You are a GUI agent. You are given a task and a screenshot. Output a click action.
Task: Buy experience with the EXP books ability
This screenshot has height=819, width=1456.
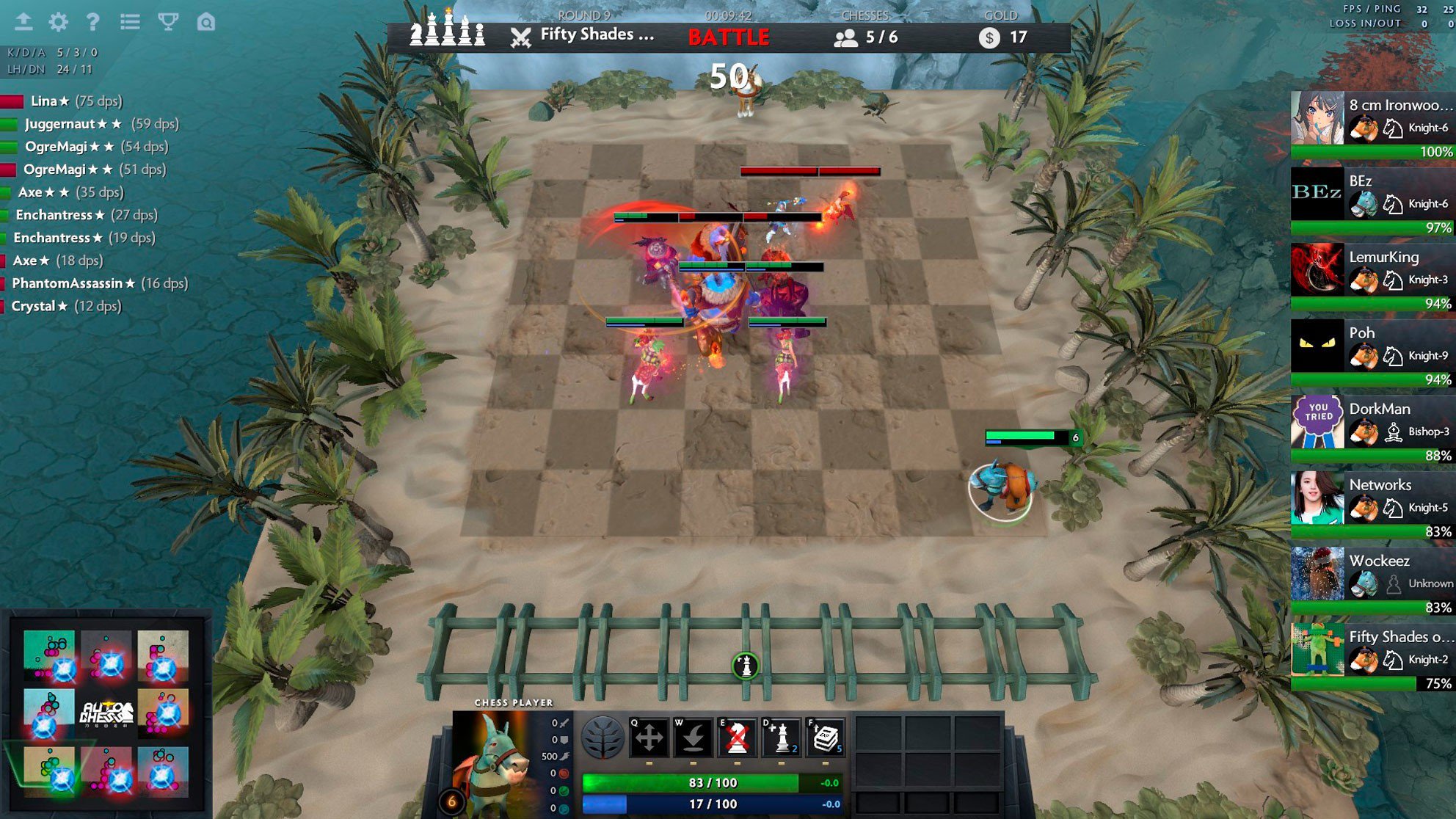tap(825, 738)
